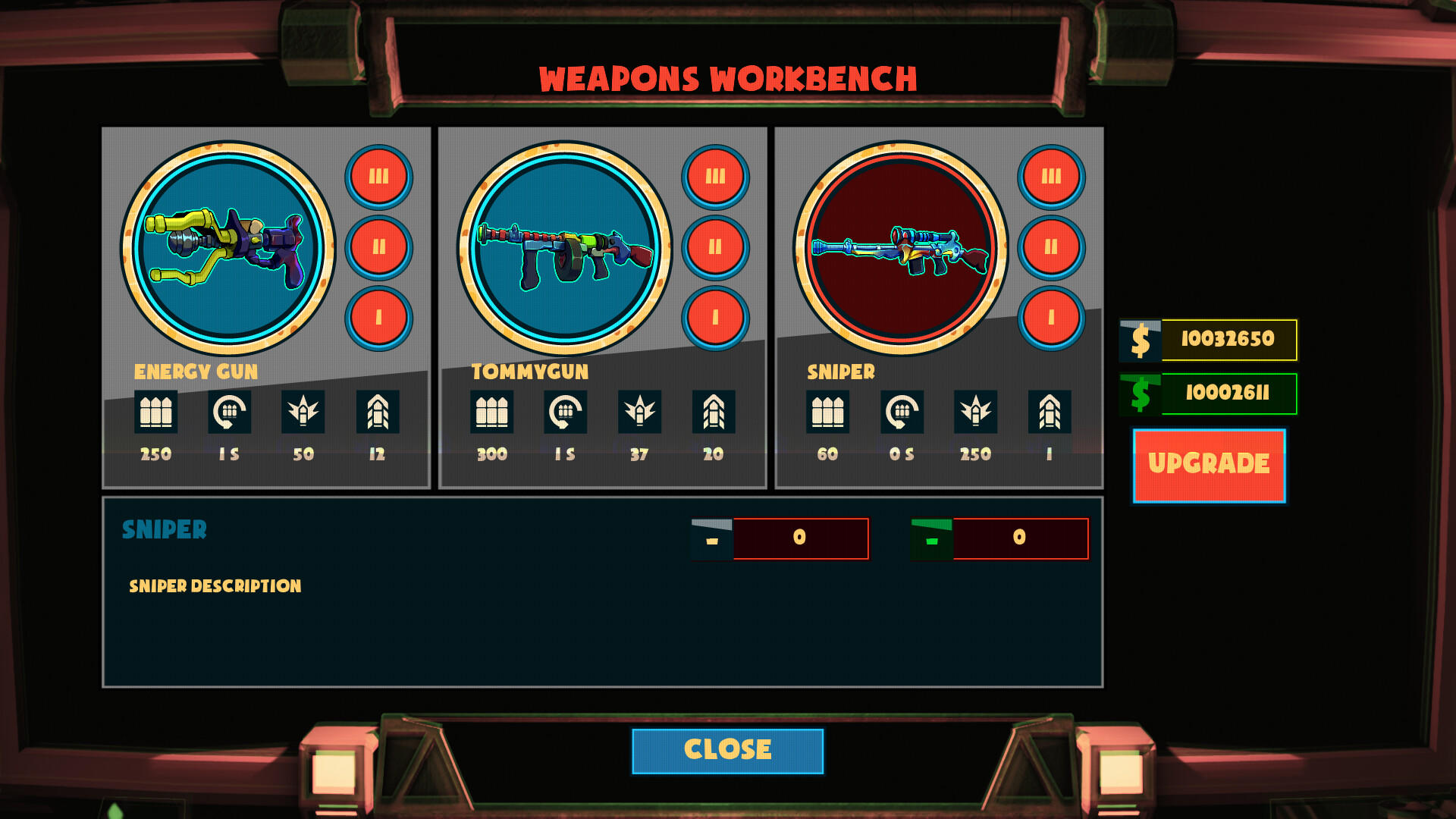Click the damage icon on the Sniper card

tap(976, 413)
